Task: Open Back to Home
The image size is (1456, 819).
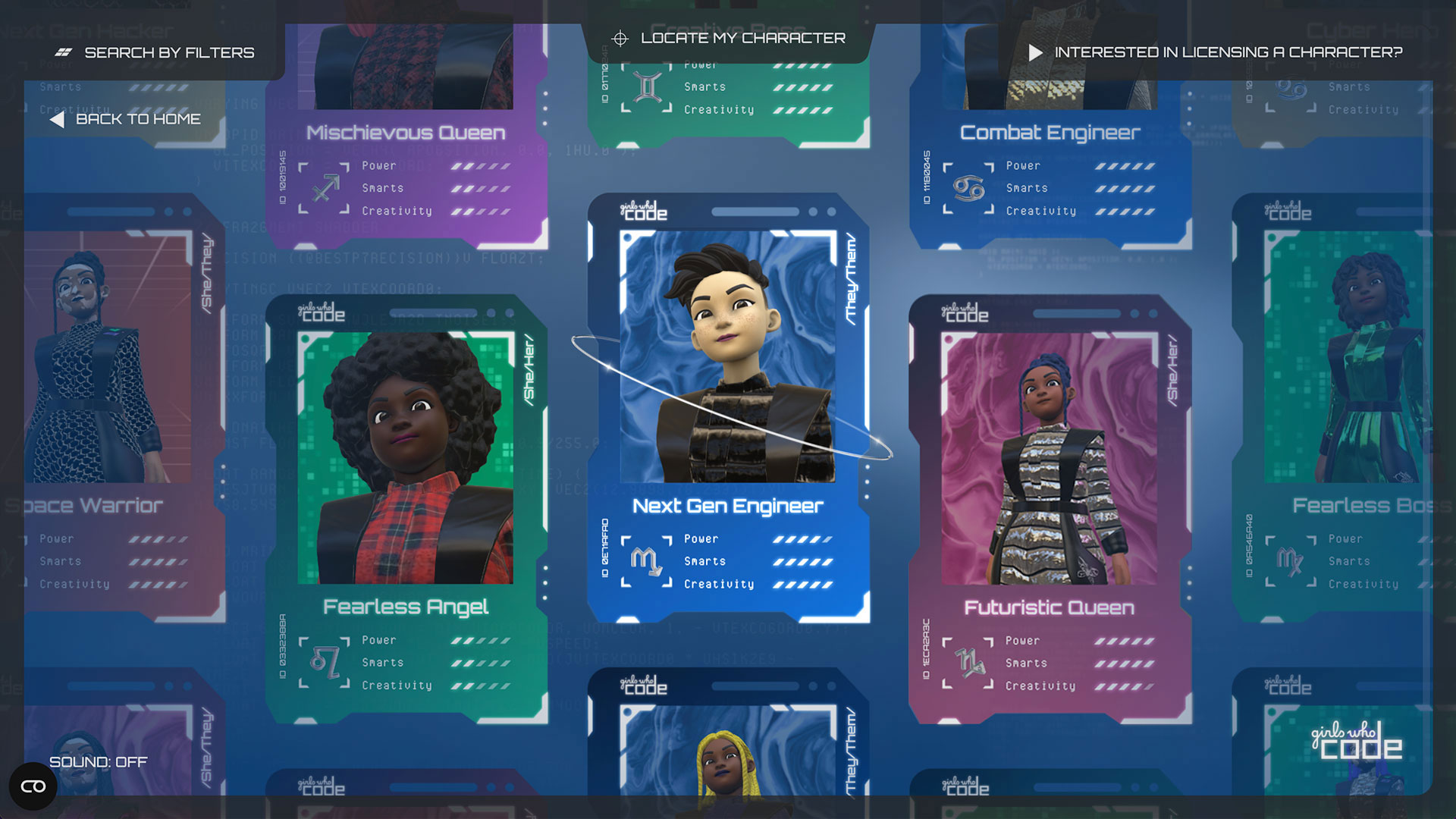Action: click(138, 119)
